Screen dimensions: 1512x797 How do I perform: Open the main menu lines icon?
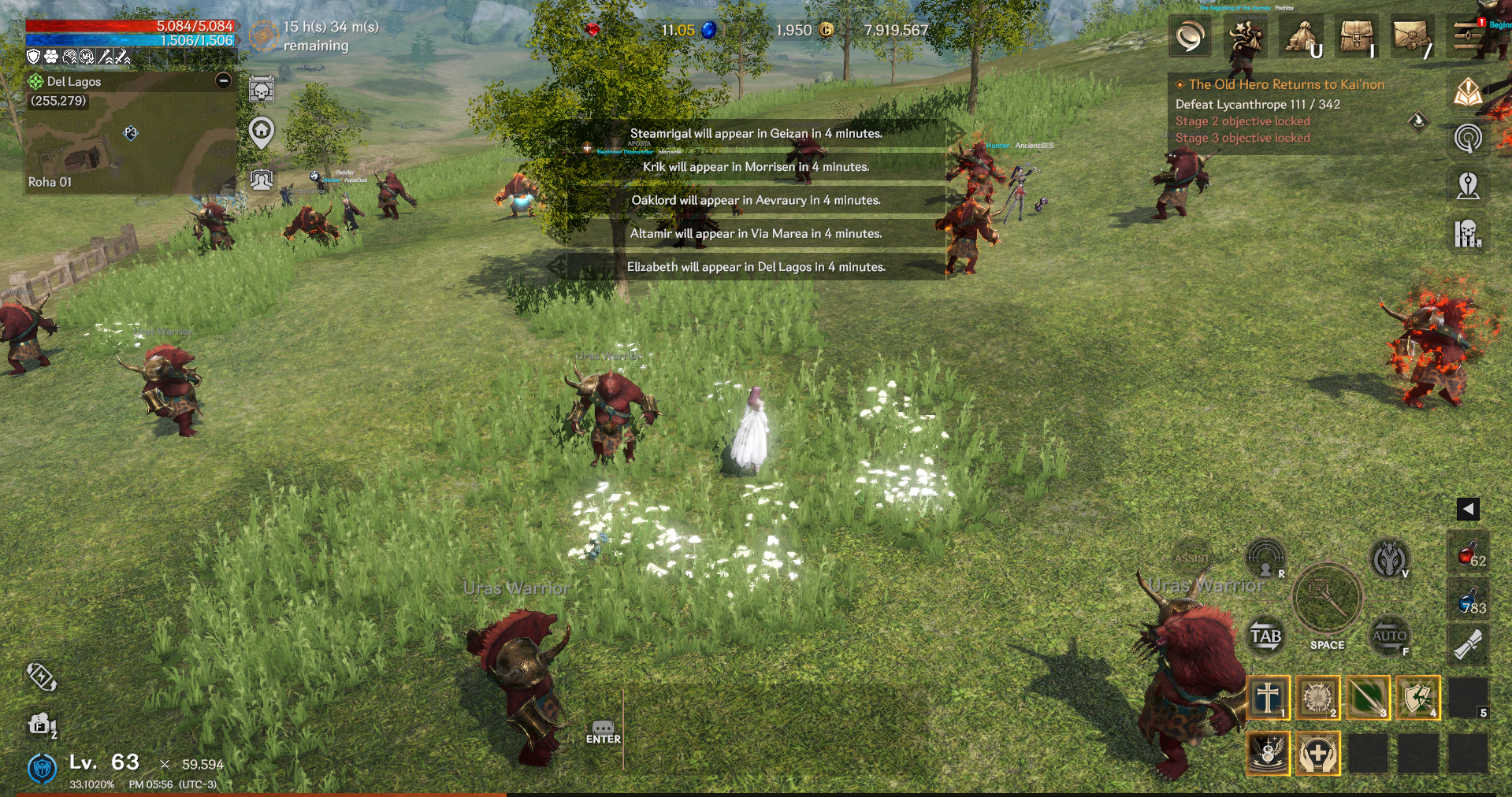point(1469,36)
